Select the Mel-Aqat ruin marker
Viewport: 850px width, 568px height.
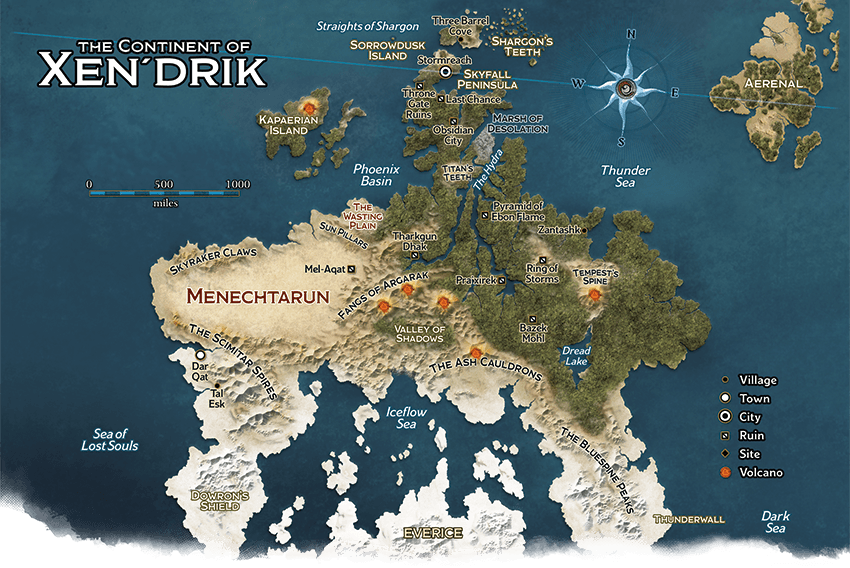(x=351, y=269)
